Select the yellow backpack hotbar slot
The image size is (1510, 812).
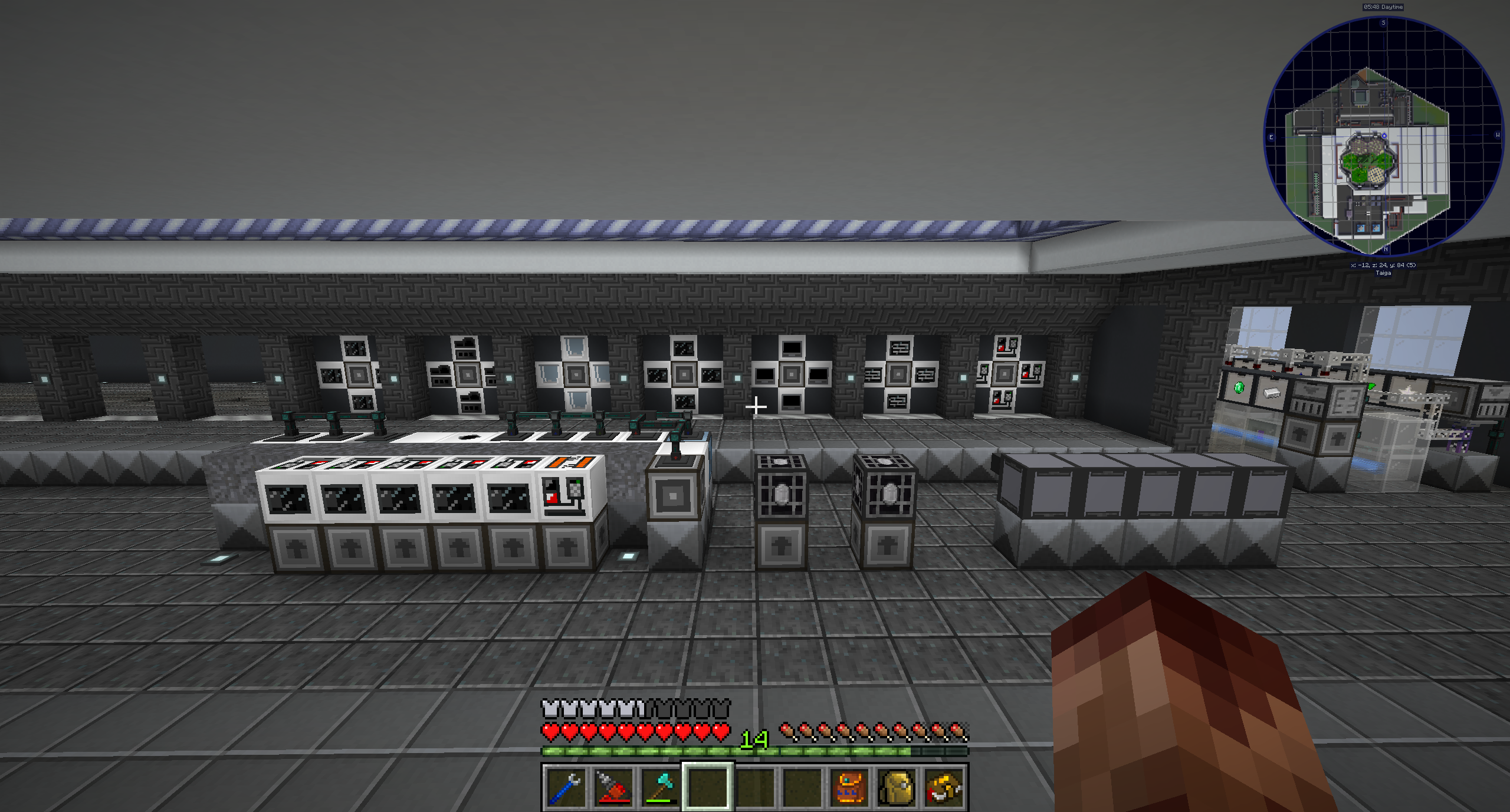897,788
